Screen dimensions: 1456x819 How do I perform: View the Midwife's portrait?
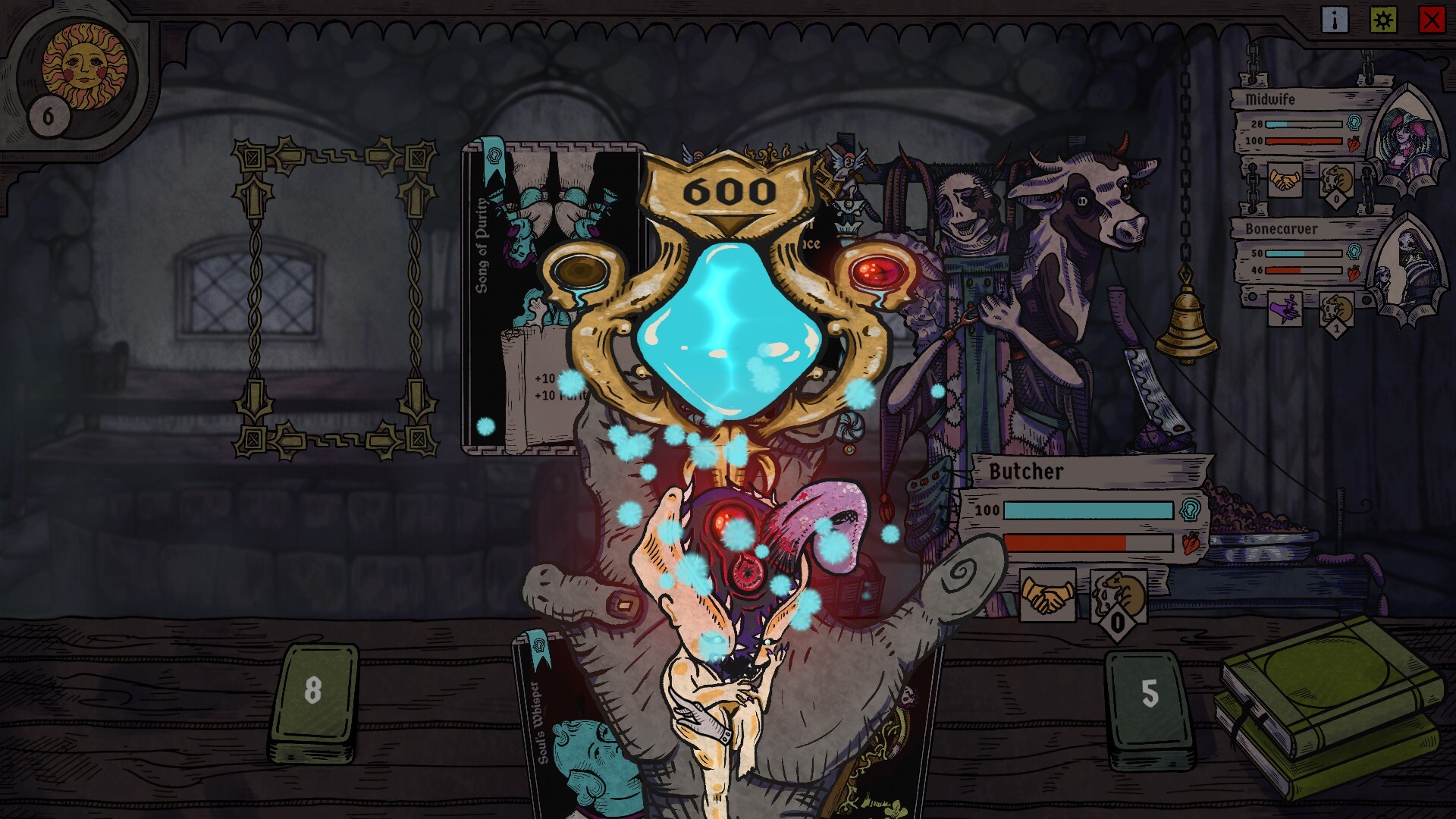[x=1407, y=134]
